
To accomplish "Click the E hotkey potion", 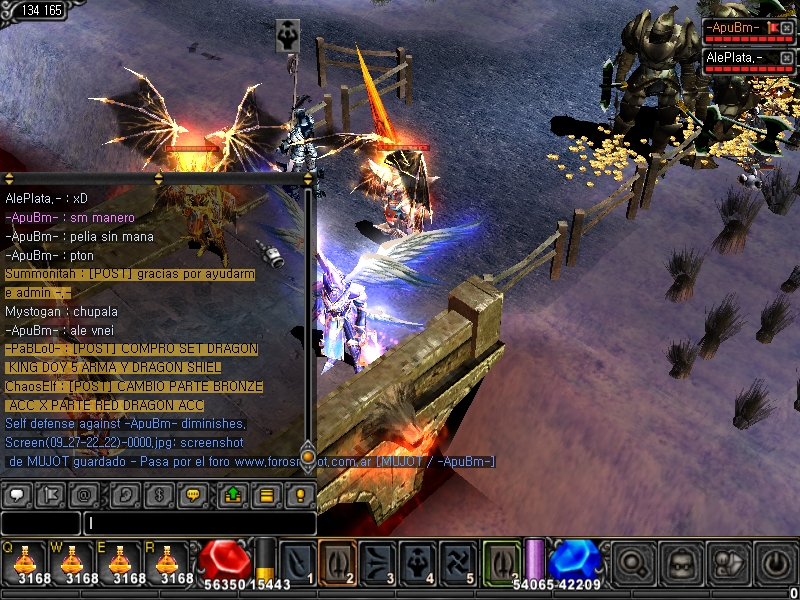I will pyautogui.click(x=119, y=562).
